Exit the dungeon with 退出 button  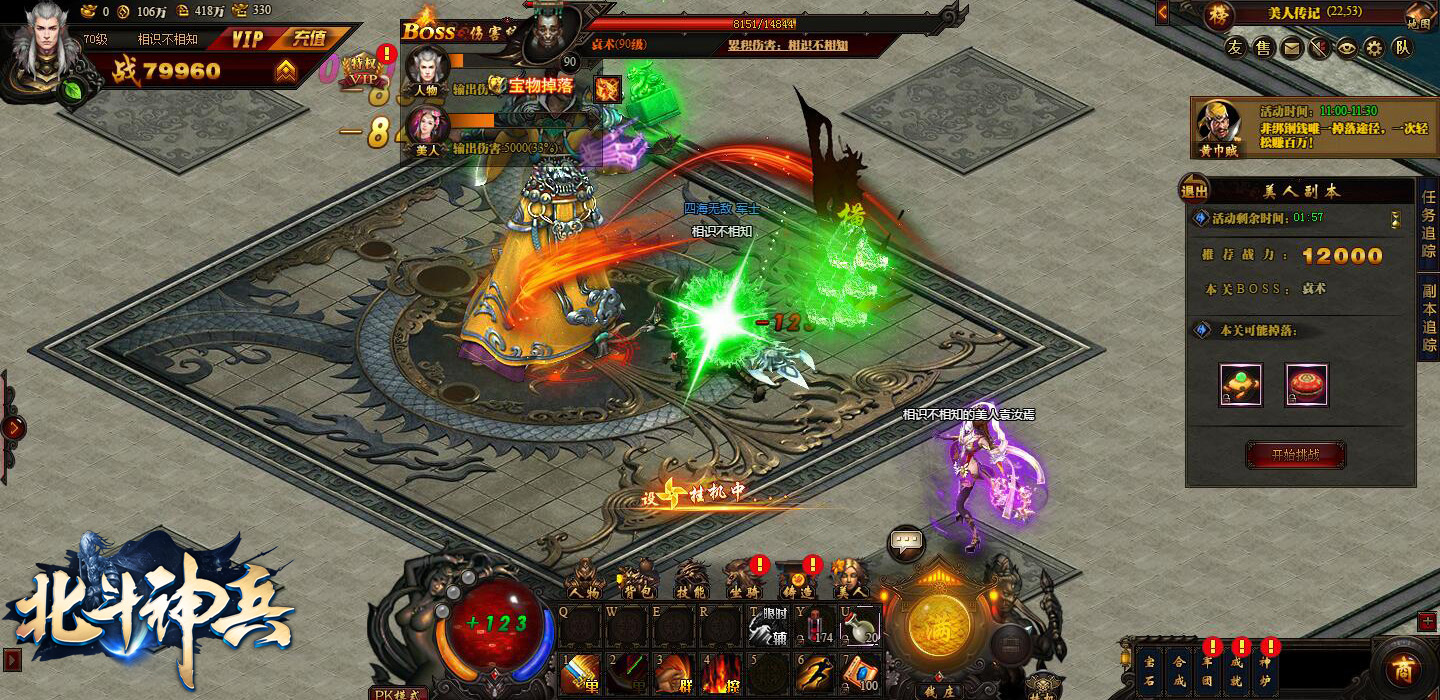(1195, 191)
